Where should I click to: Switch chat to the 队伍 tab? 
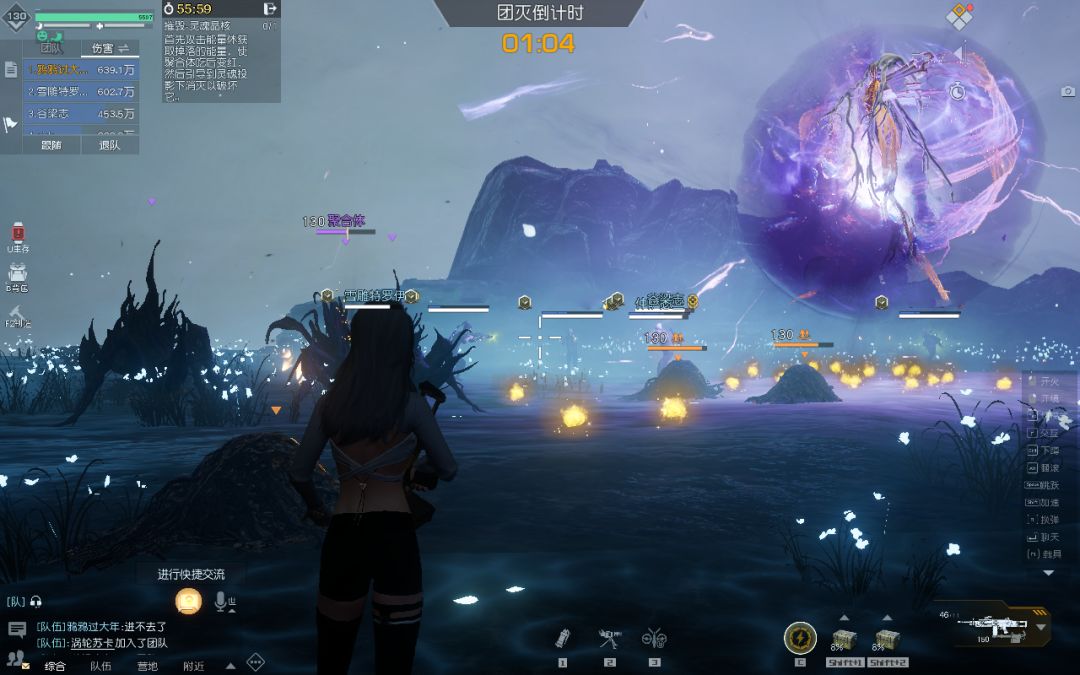pyautogui.click(x=101, y=666)
